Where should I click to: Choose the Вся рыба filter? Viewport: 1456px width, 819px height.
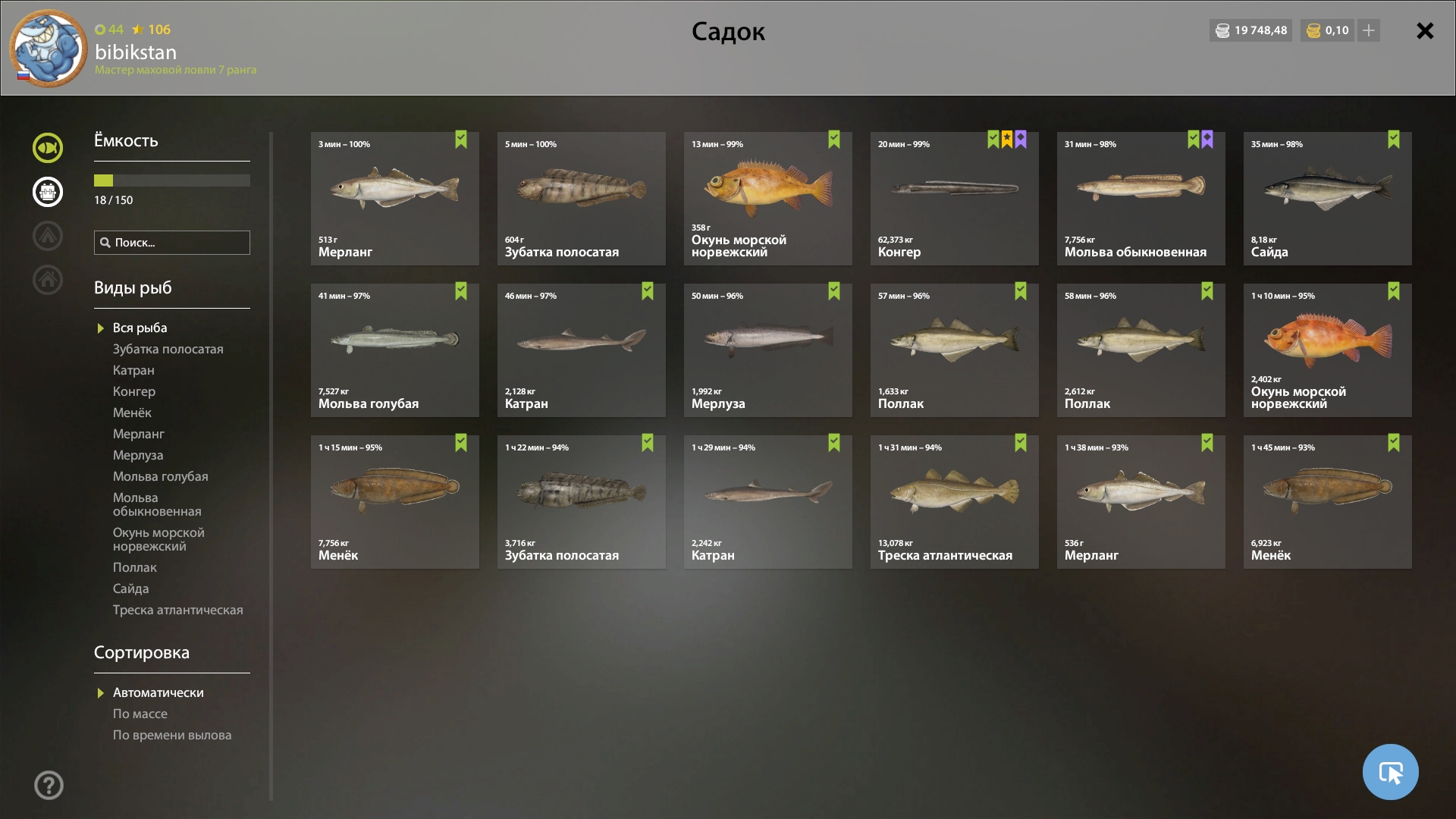(x=140, y=328)
